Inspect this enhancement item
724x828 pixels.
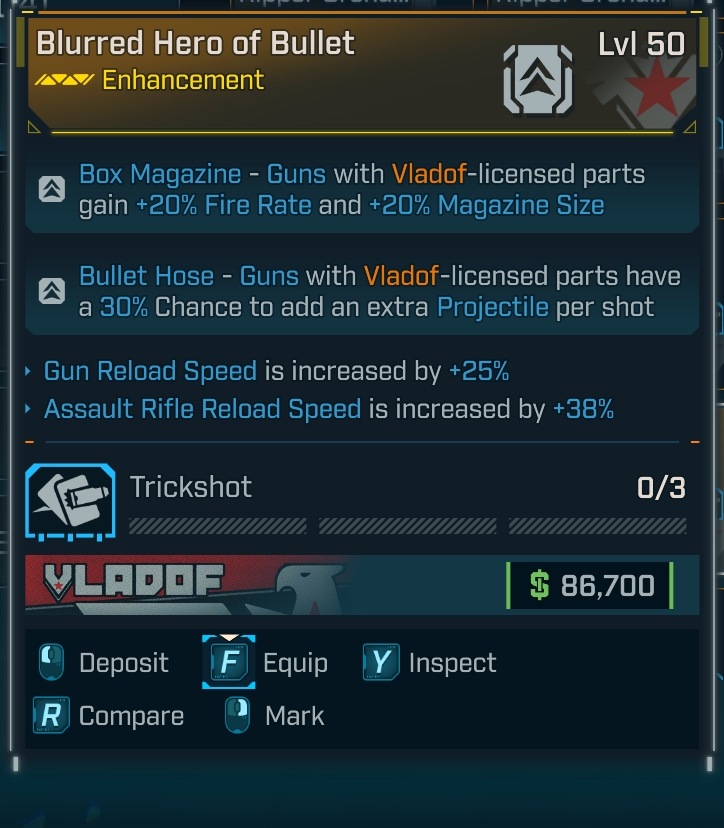tap(430, 663)
